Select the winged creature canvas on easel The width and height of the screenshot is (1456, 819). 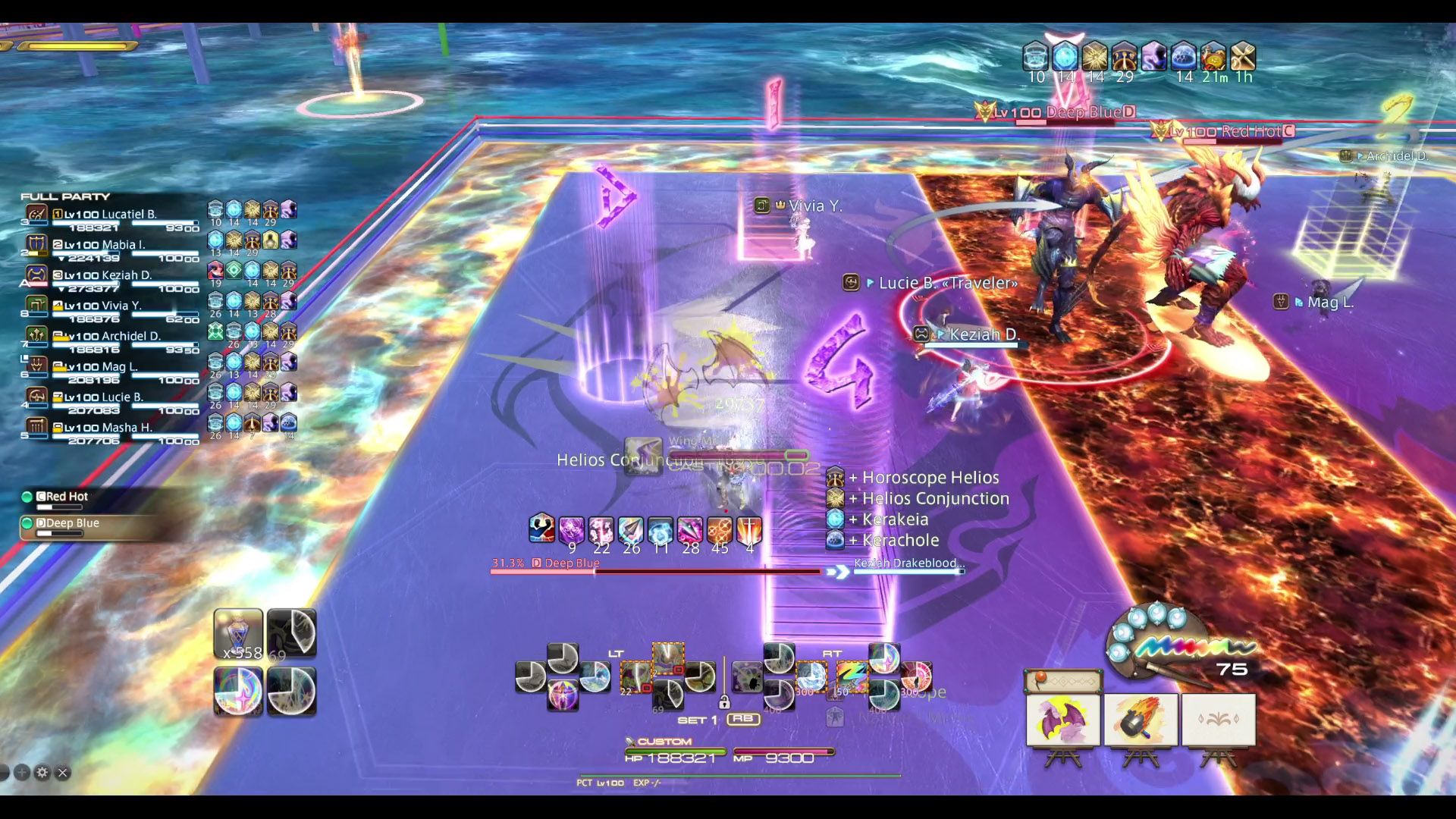click(1063, 720)
